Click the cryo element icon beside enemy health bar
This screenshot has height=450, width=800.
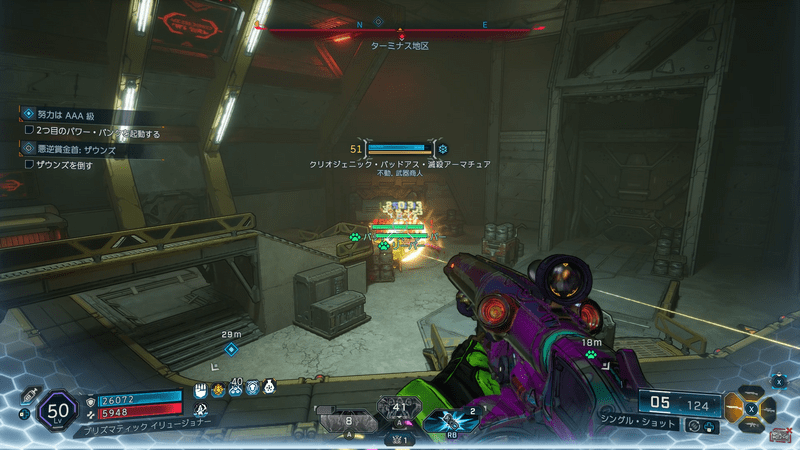pyautogui.click(x=443, y=150)
